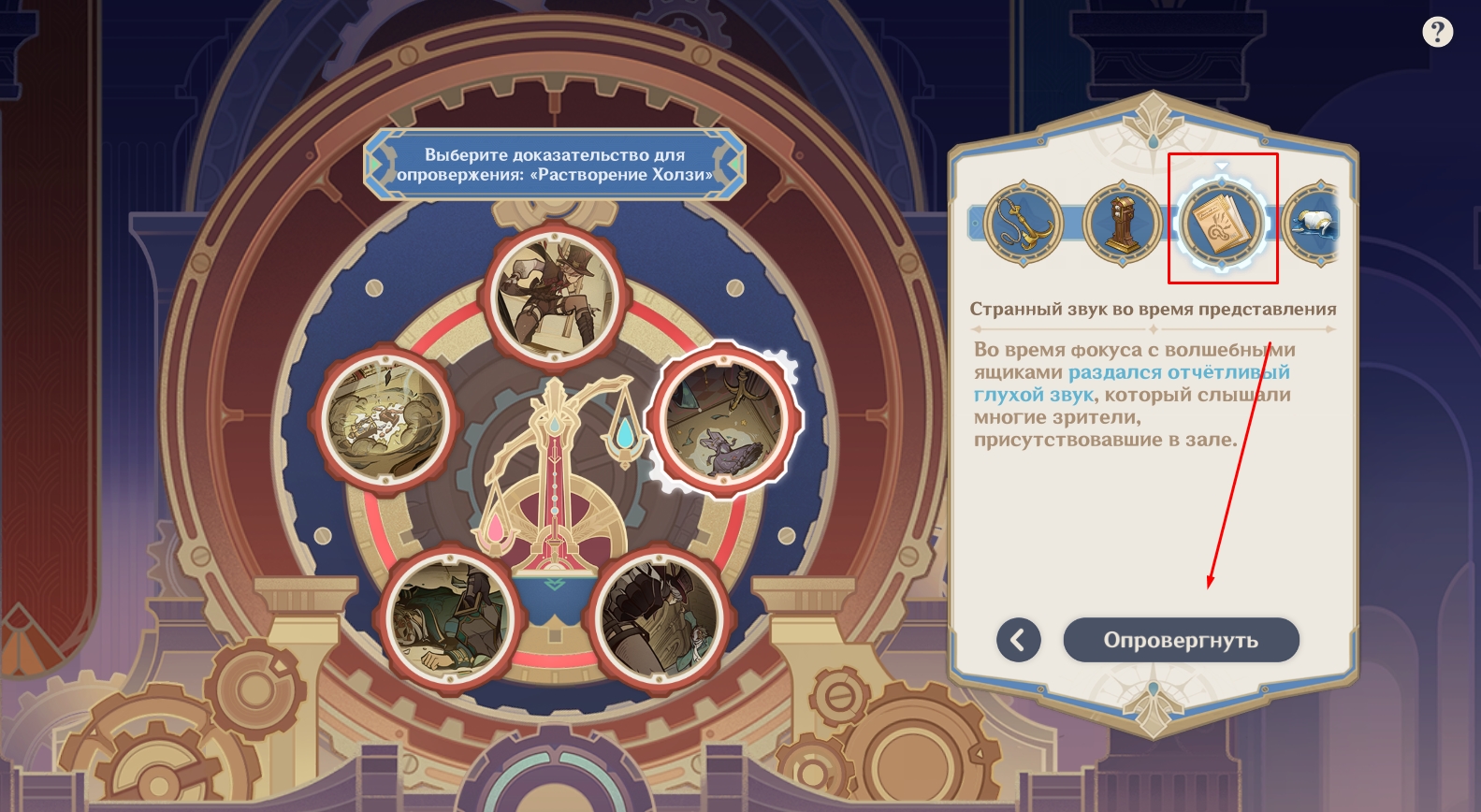Open the question mark help icon

coord(1437,33)
